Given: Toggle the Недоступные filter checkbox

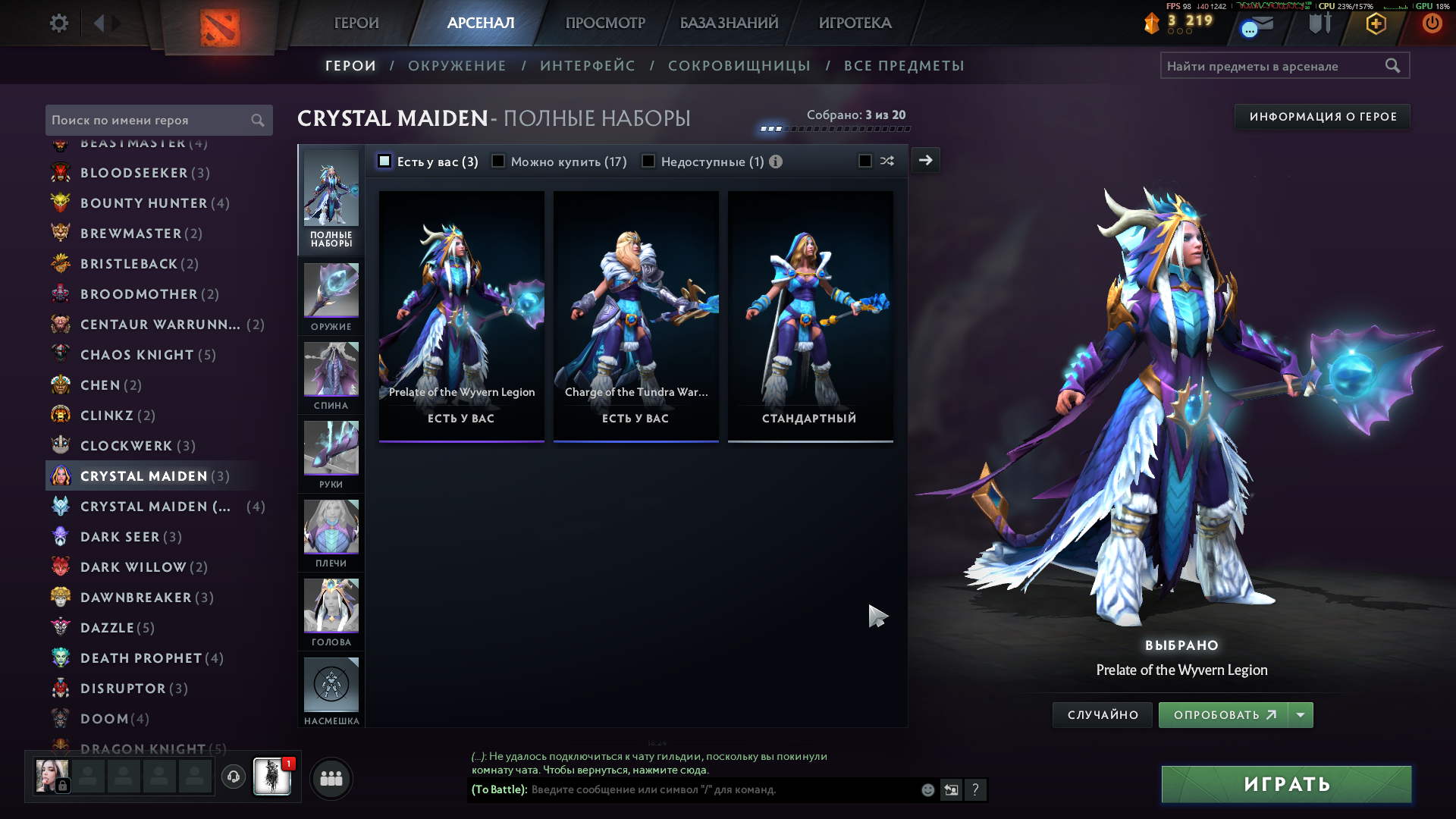Looking at the screenshot, I should click(648, 162).
